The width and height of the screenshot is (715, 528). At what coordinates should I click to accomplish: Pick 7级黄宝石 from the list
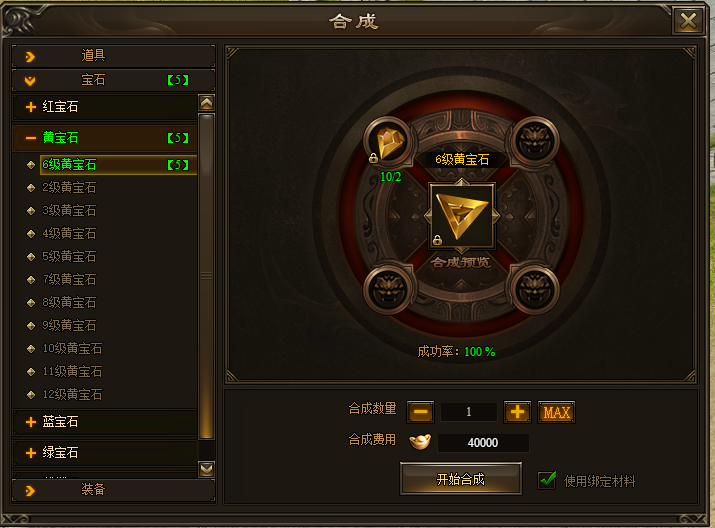[70, 279]
